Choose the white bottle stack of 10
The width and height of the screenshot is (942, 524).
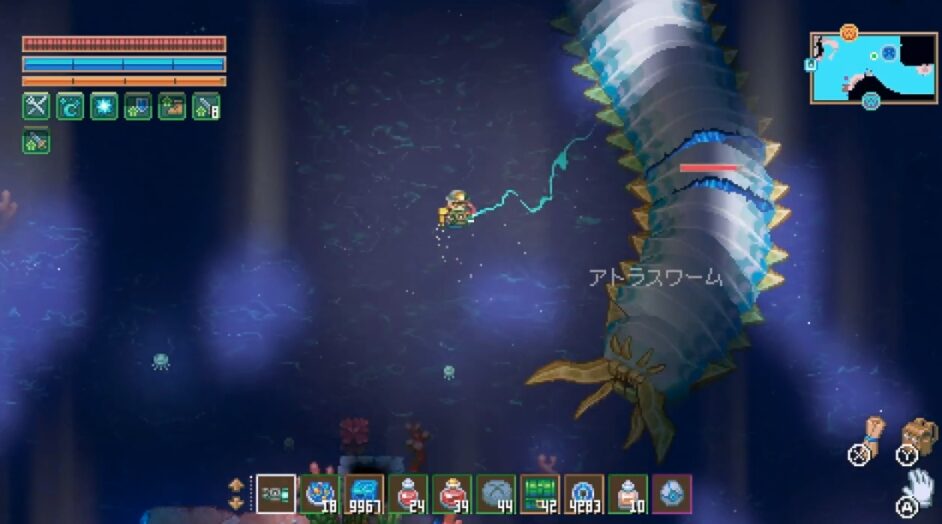(628, 493)
